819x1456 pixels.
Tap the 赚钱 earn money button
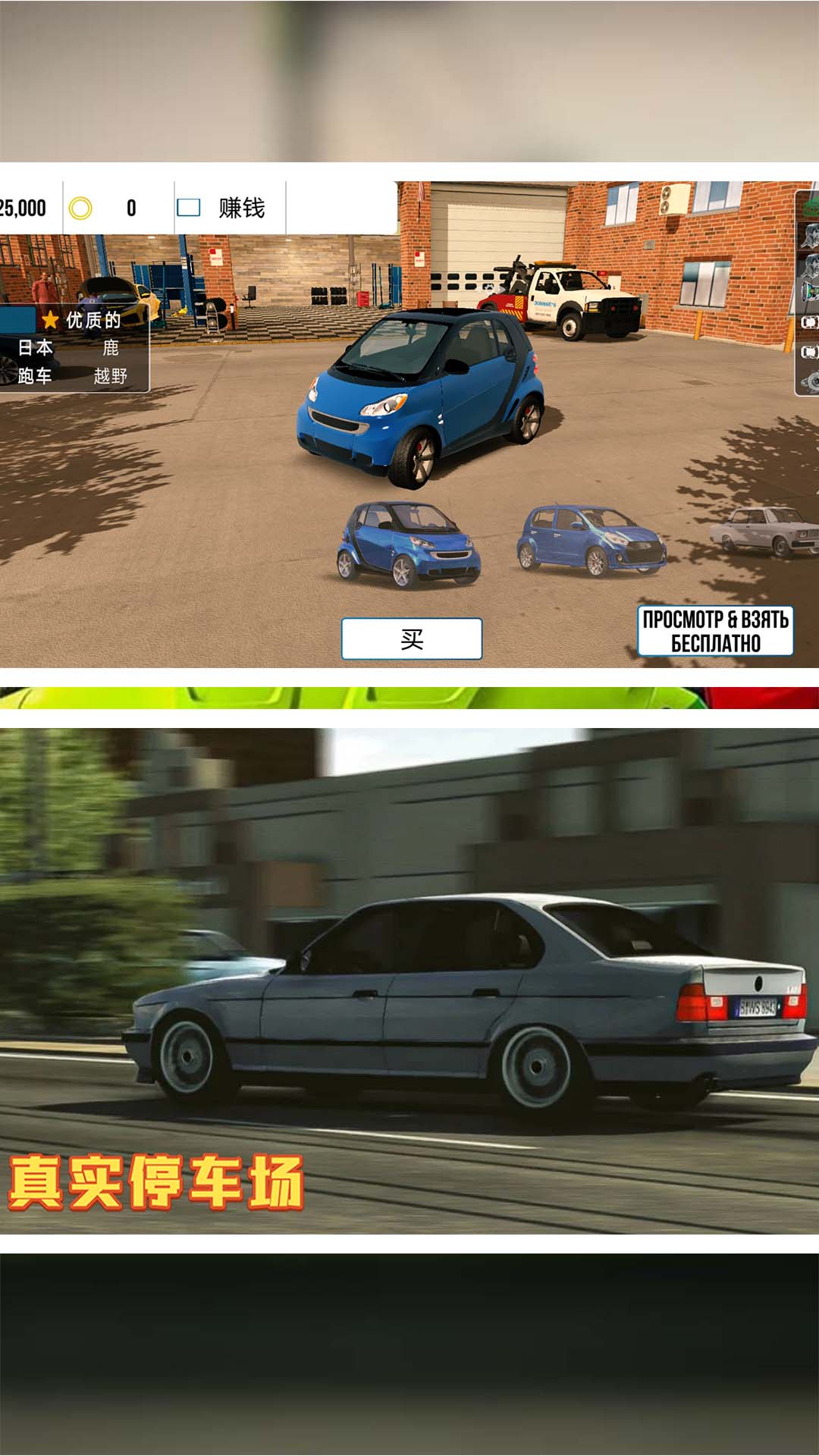(x=230, y=208)
